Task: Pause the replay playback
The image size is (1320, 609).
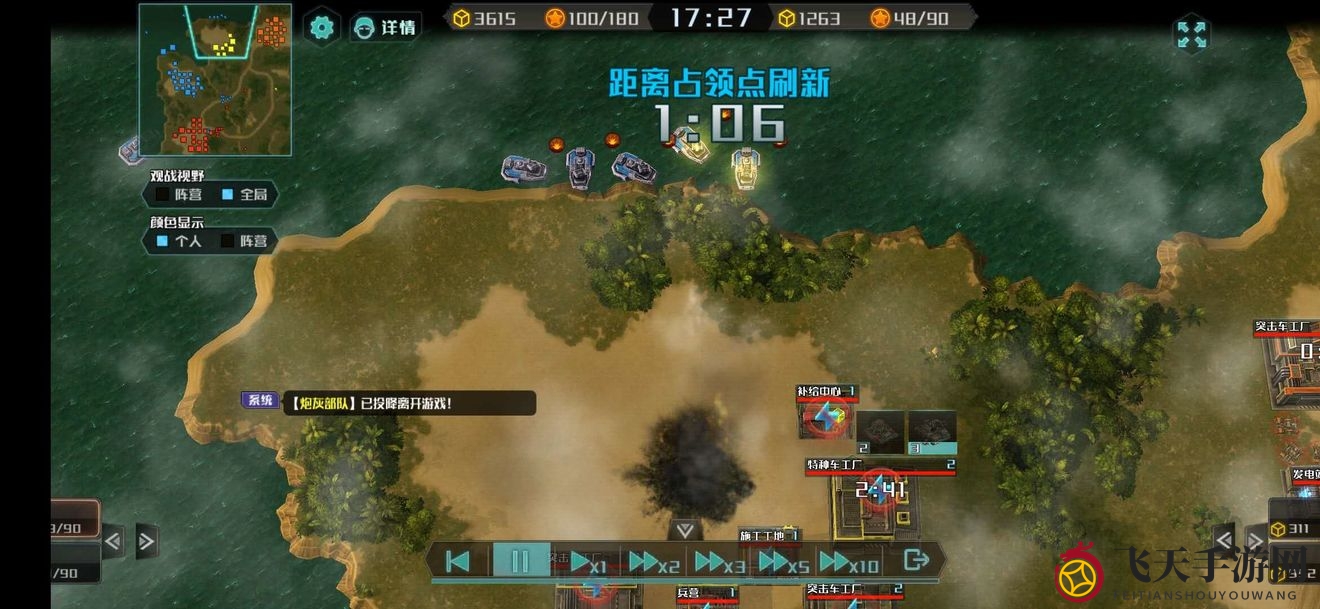Action: pos(520,561)
